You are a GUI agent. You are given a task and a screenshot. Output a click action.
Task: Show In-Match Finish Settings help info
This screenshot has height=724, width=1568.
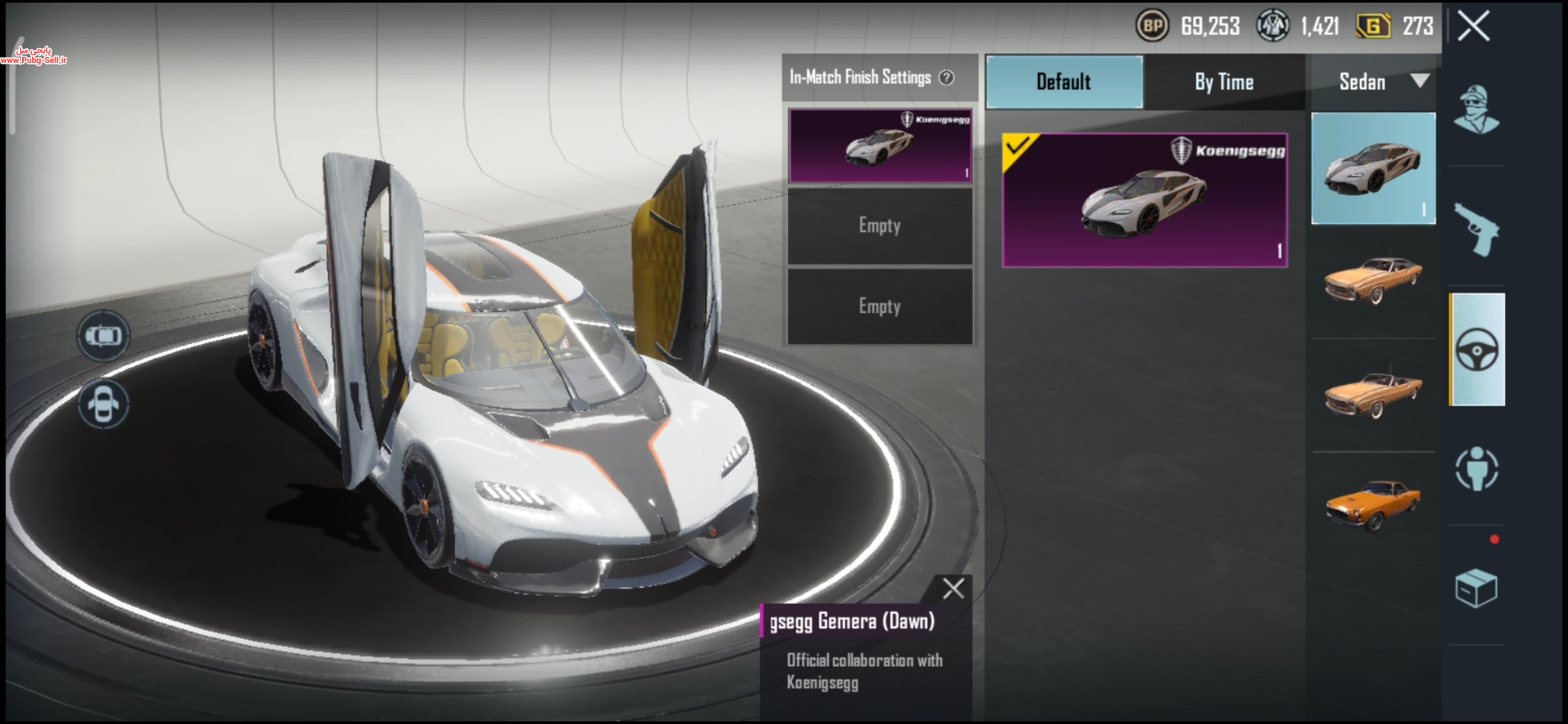coord(947,78)
